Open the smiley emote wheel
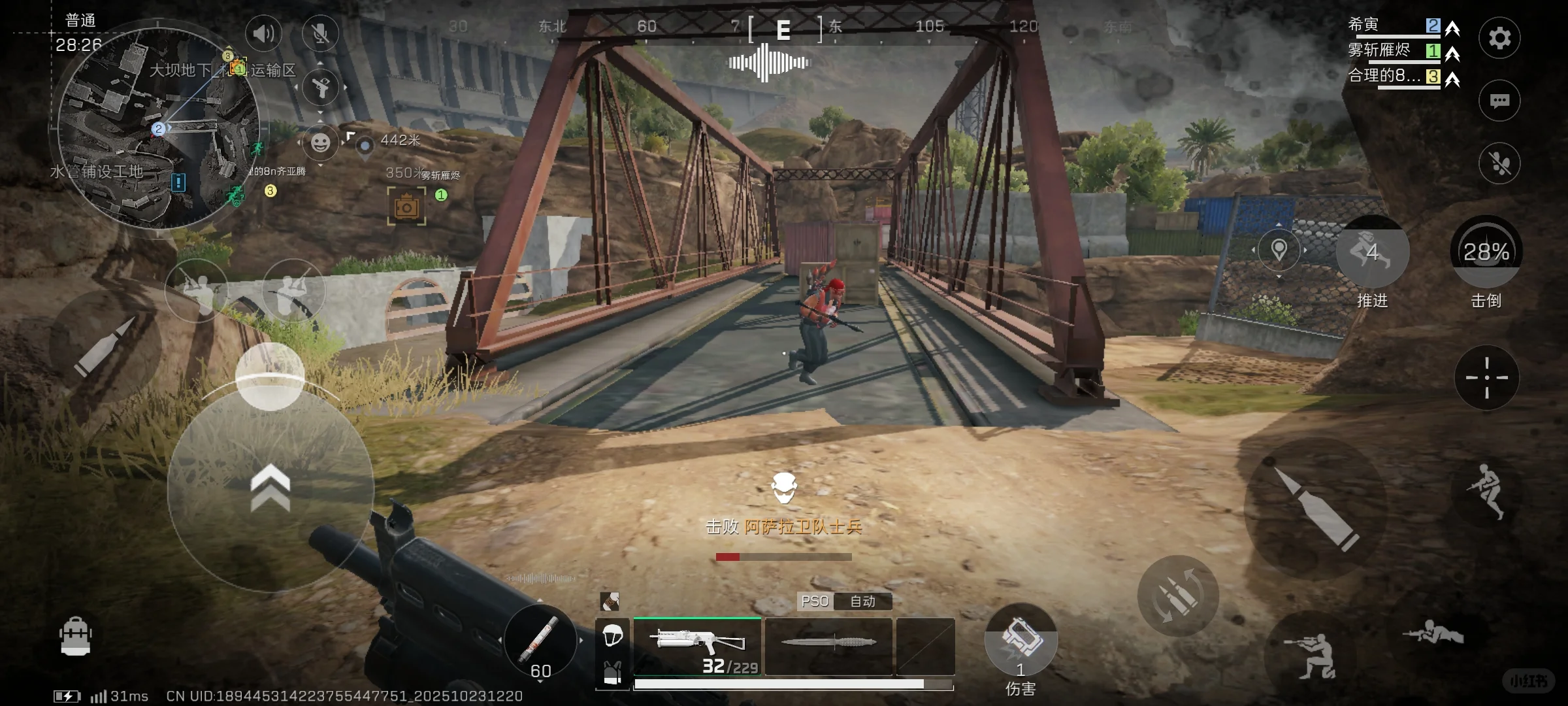Screen dimensions: 1568x706 point(320,142)
